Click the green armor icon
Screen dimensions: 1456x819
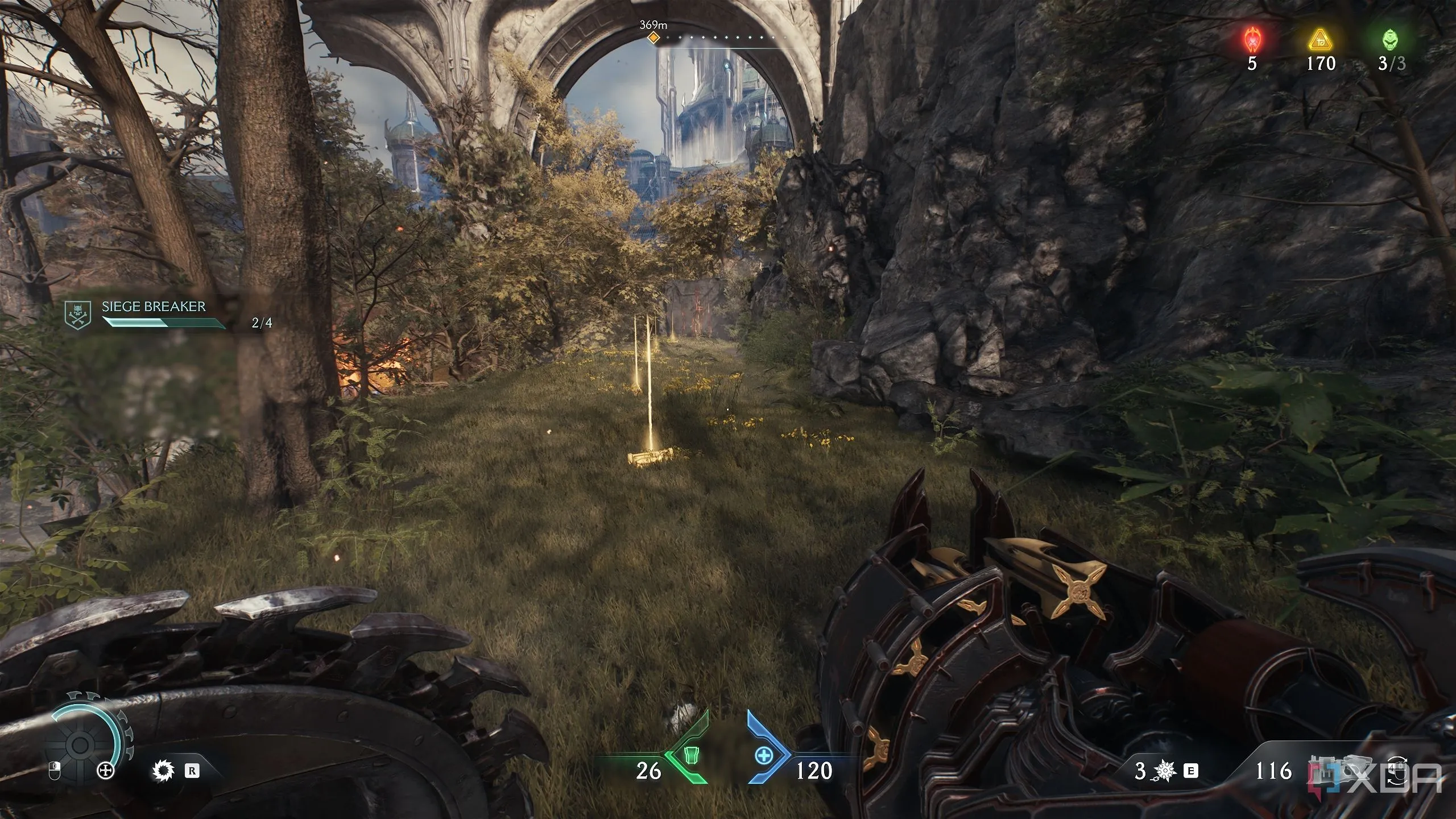[x=692, y=756]
